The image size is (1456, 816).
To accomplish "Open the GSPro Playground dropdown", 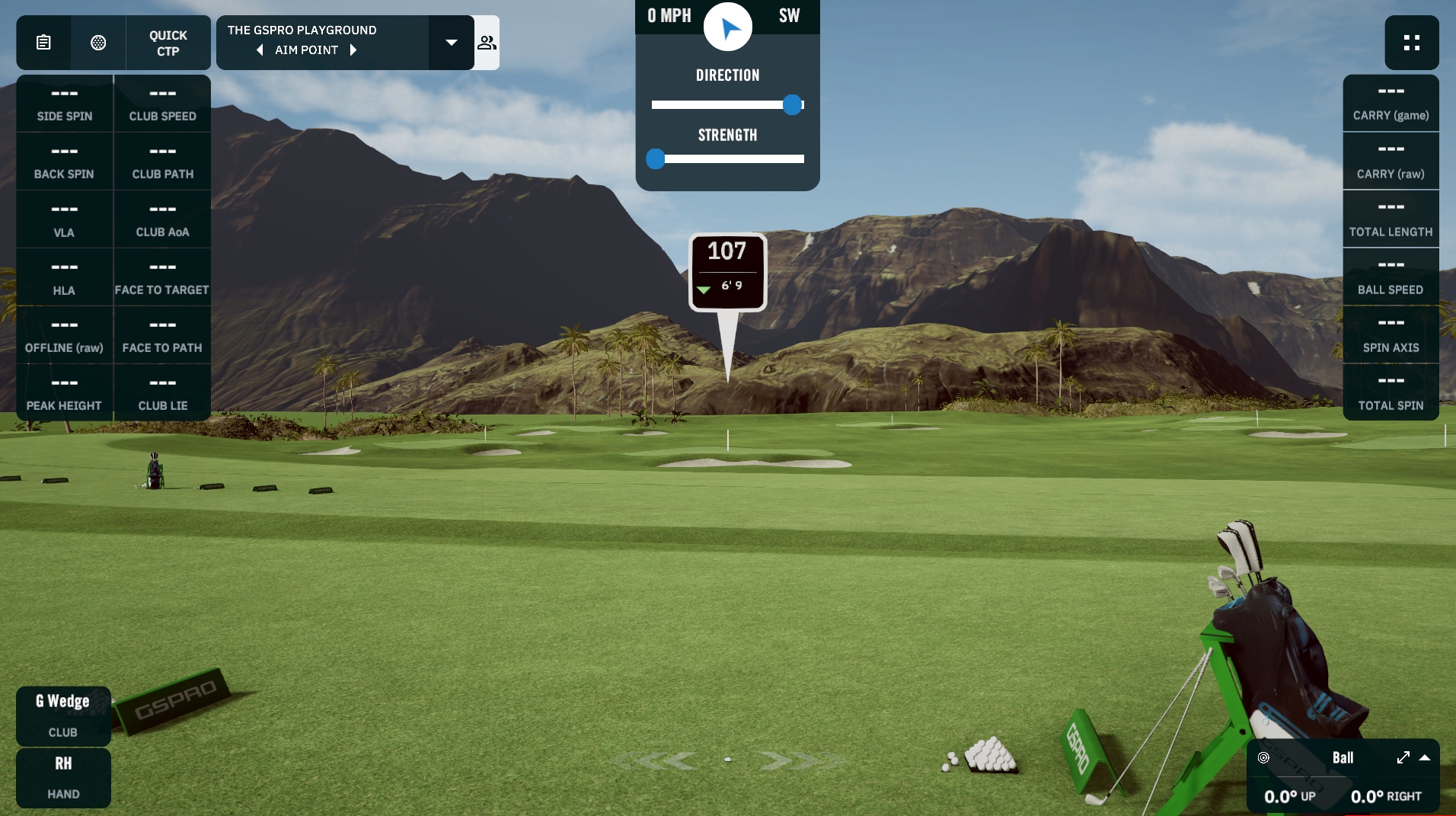I will (x=451, y=43).
